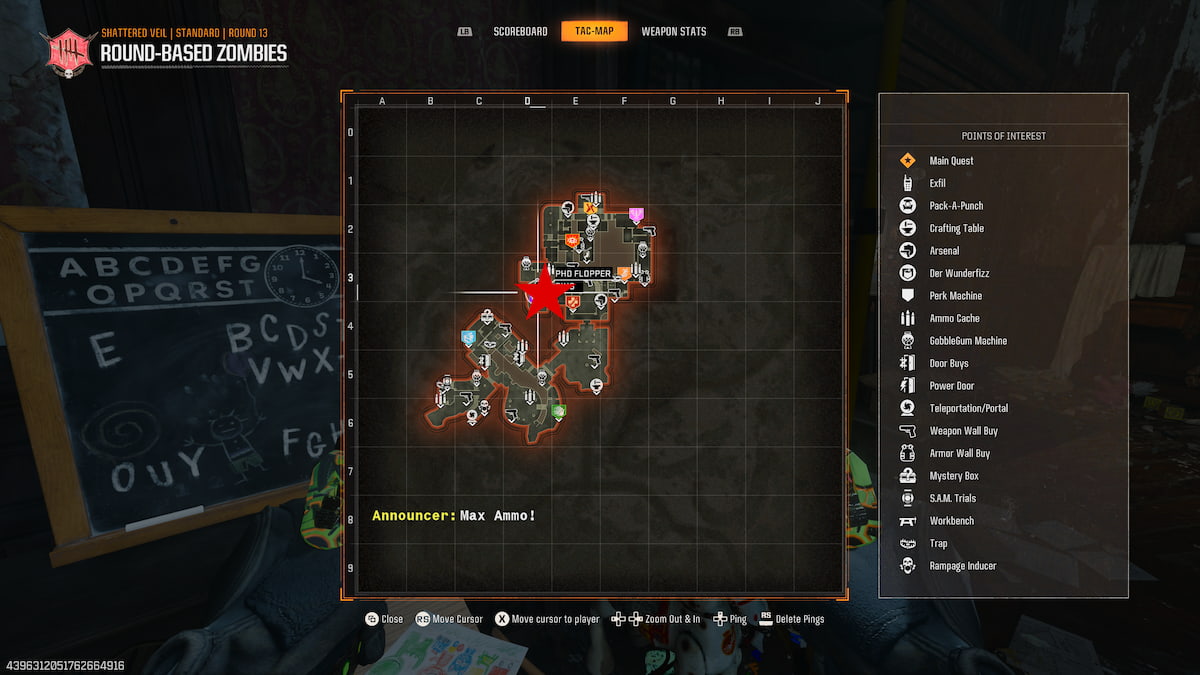
Task: Select Pack-A-Punch in points of interest
Action: pos(956,206)
